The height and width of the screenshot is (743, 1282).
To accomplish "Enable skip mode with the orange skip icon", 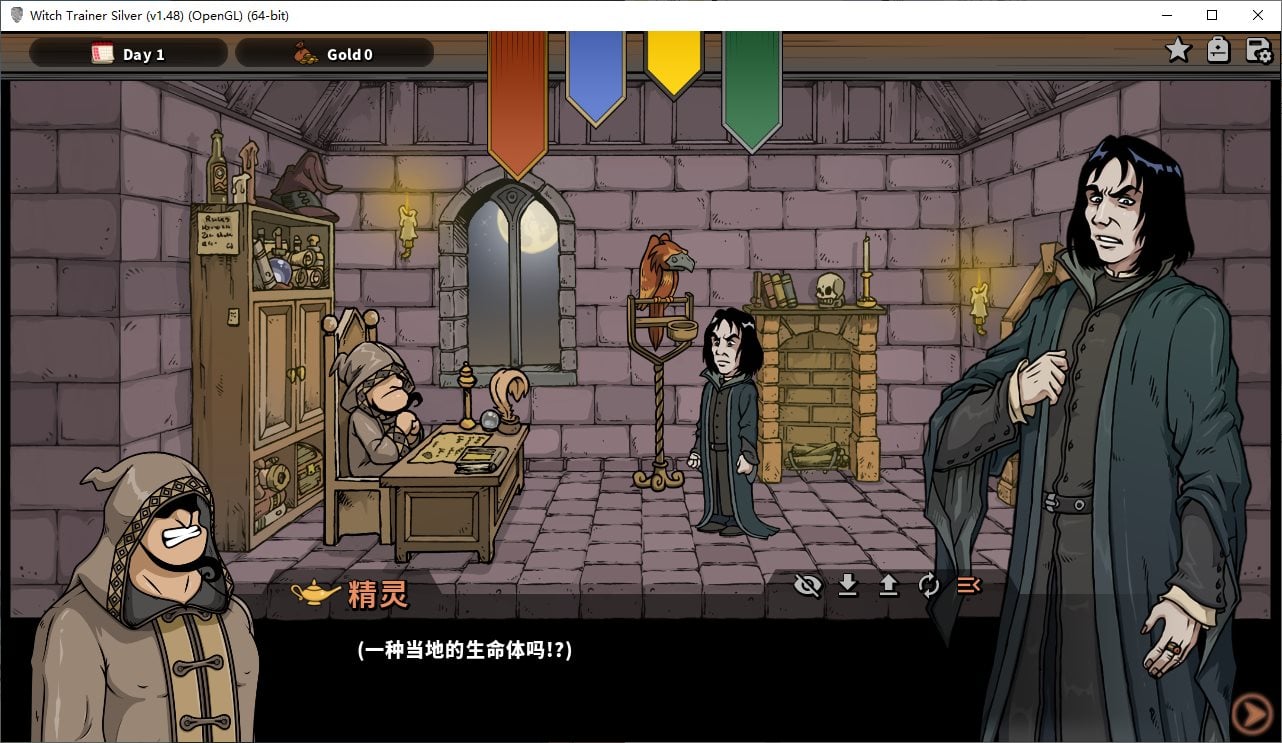I will click(966, 586).
